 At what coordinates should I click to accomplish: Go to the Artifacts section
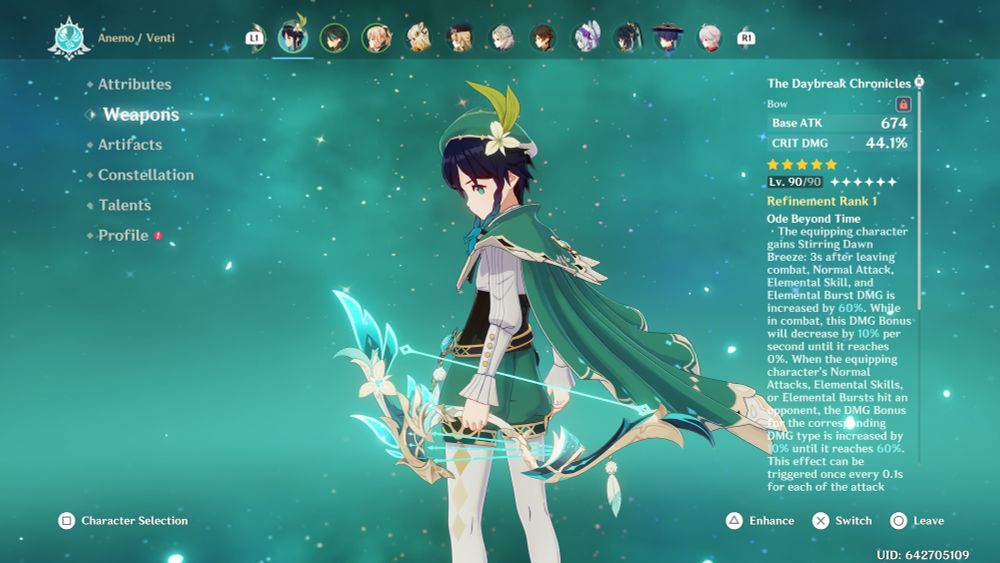[x=129, y=145]
